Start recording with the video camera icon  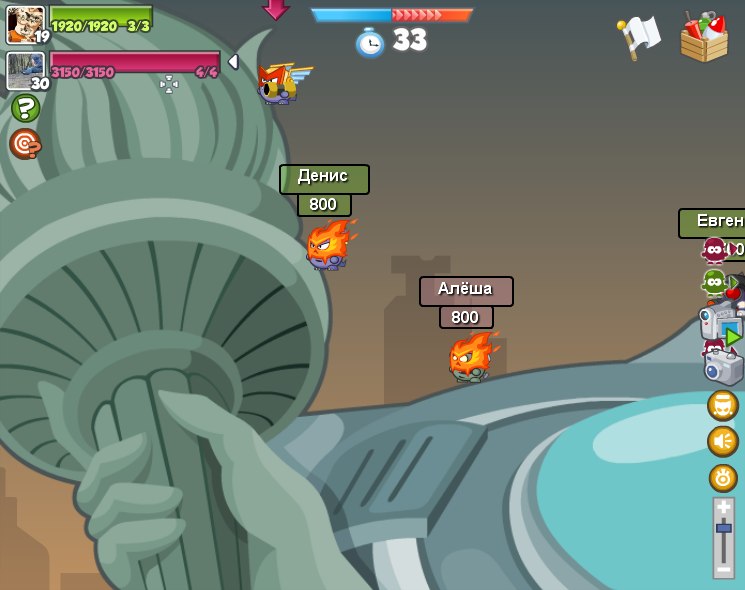tap(720, 323)
